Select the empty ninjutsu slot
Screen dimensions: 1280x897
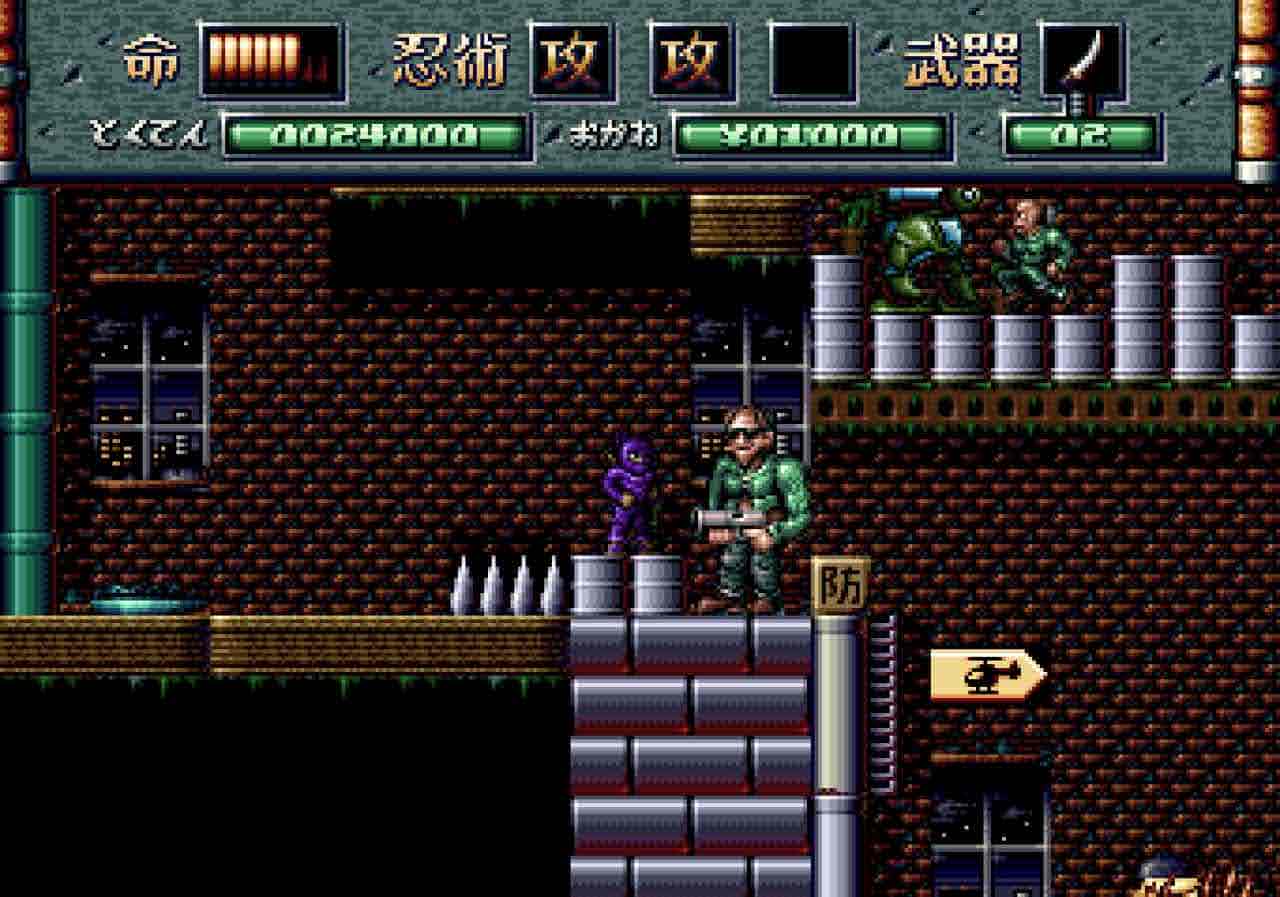click(x=812, y=61)
